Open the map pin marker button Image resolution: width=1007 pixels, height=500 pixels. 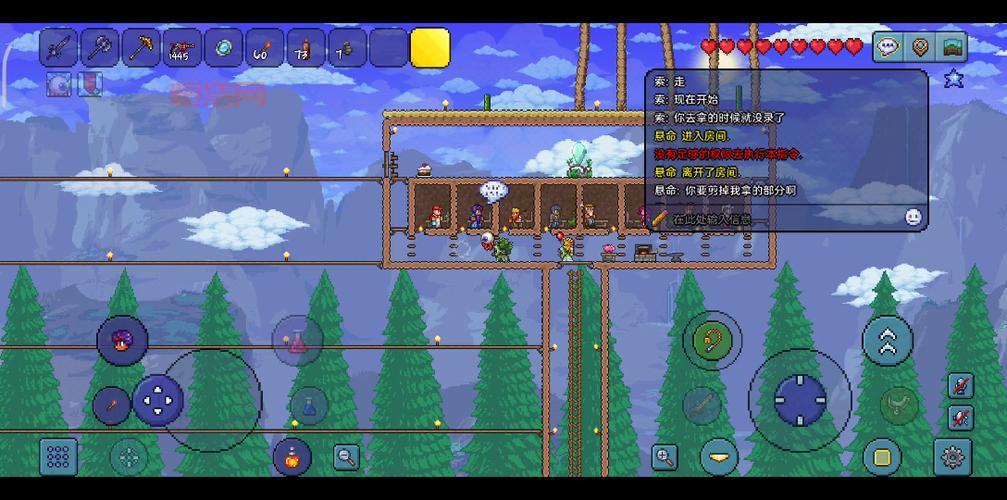click(920, 46)
